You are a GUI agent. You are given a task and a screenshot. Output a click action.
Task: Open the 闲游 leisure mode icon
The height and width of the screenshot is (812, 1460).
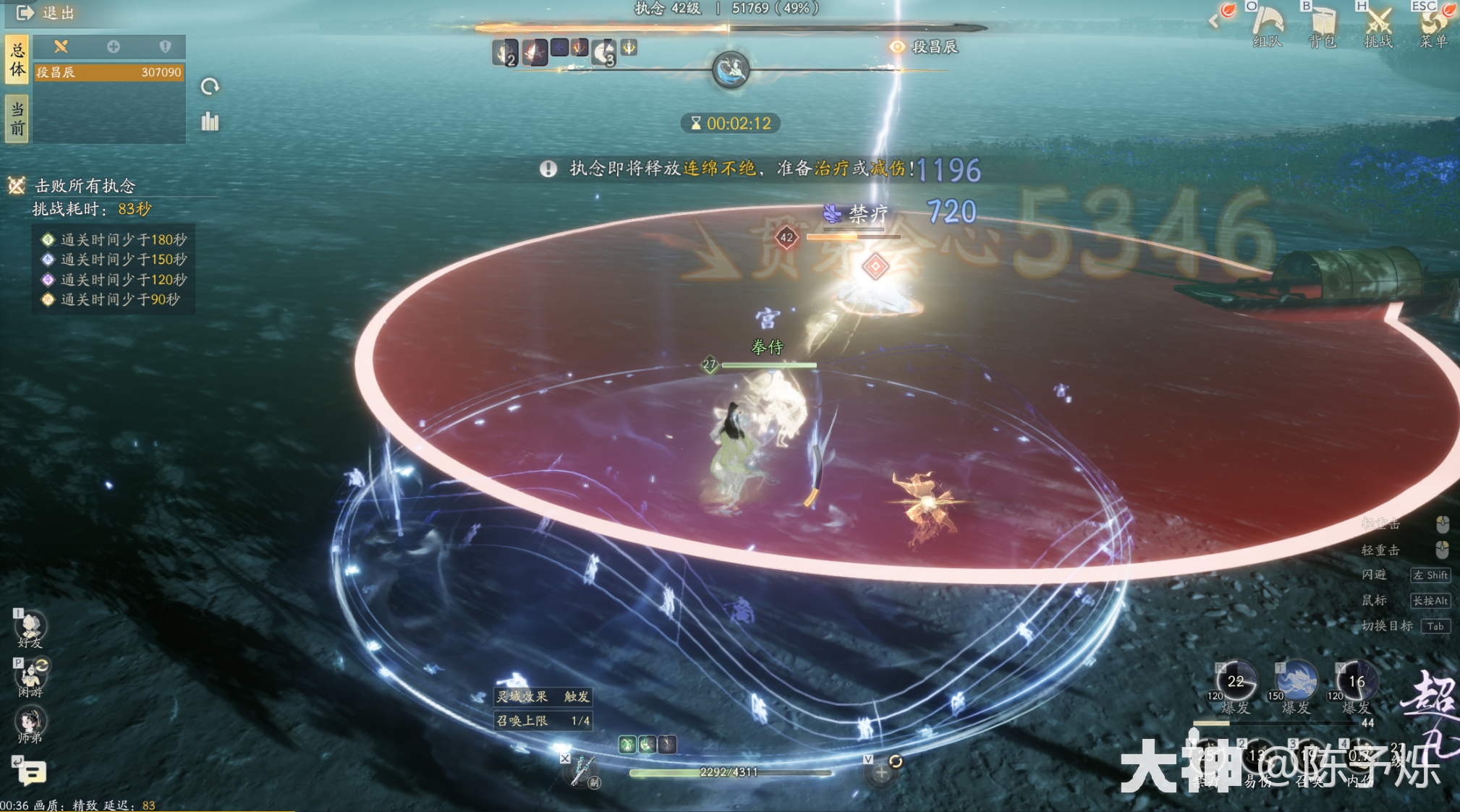[x=30, y=677]
